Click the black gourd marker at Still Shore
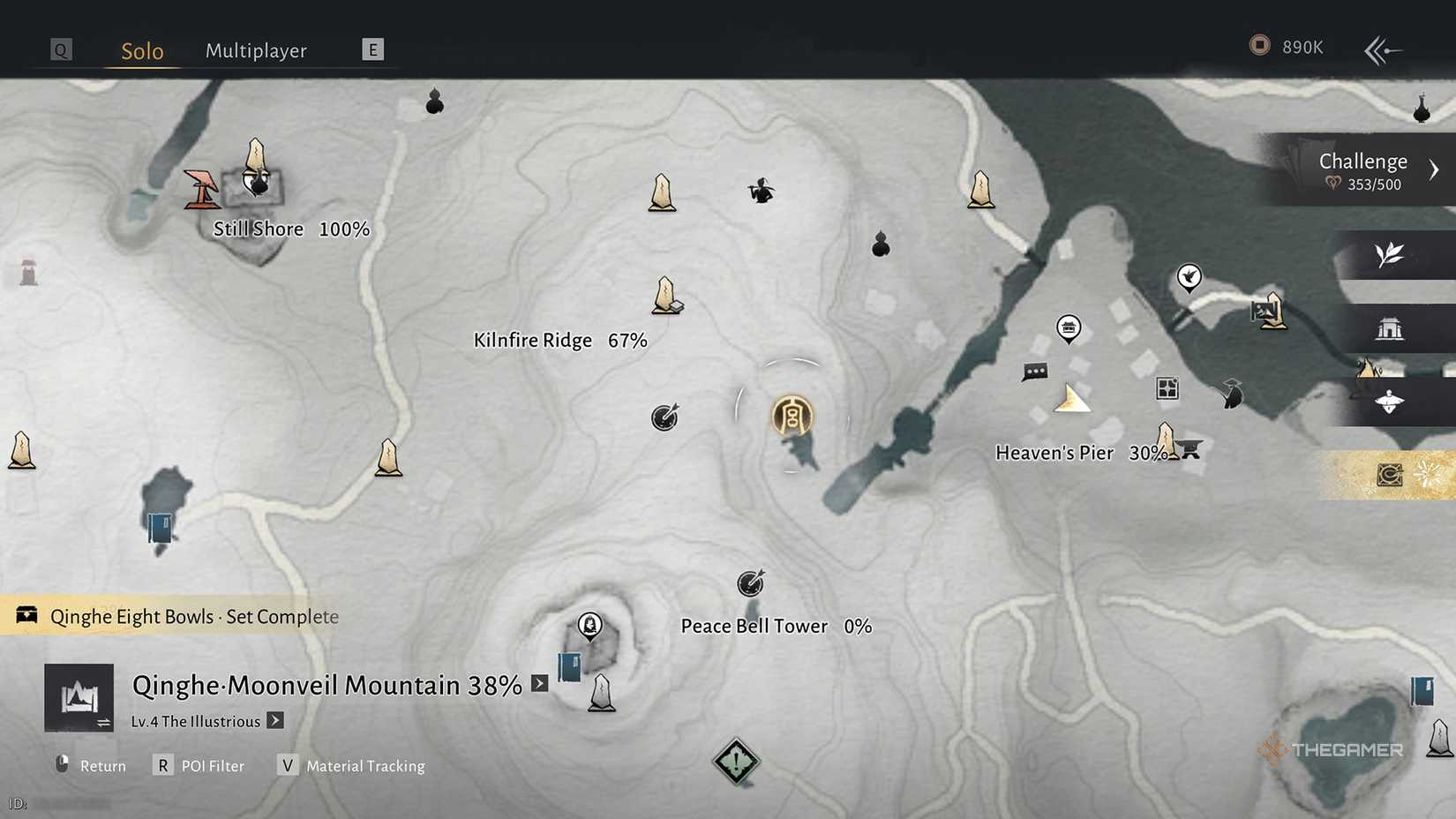The width and height of the screenshot is (1456, 819). 259,184
